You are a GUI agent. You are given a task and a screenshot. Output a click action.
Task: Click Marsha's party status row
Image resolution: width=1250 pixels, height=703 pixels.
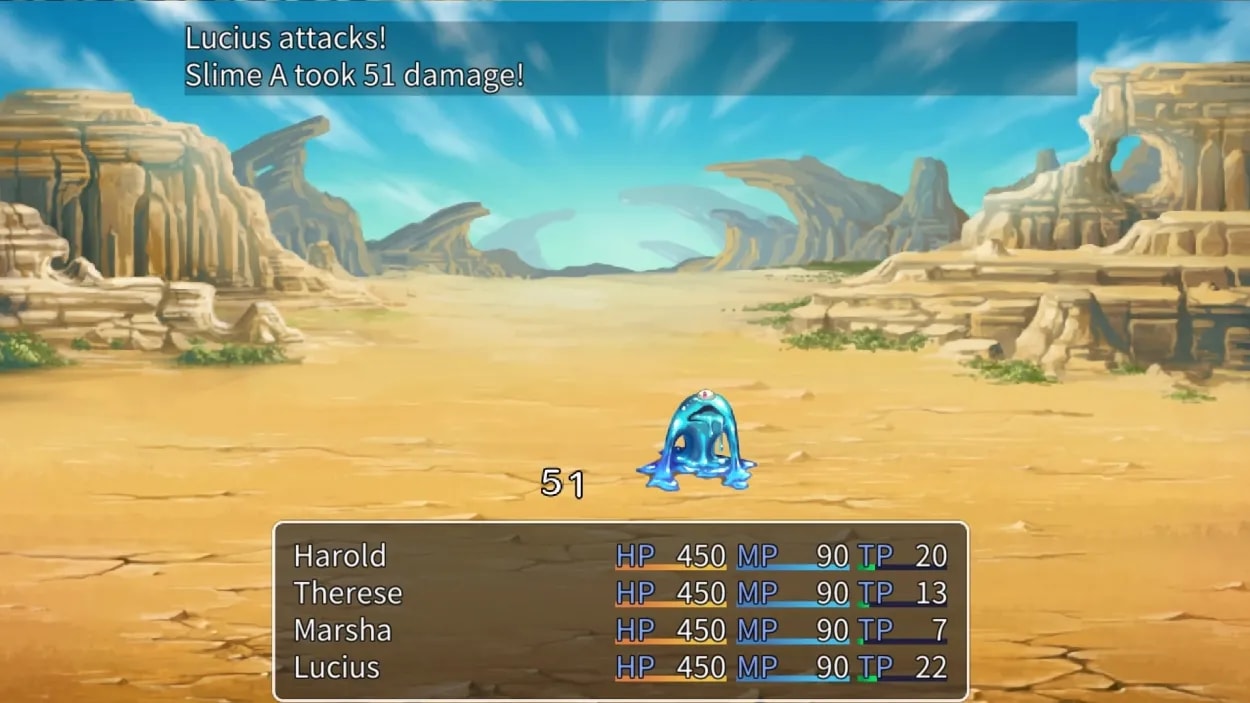(x=342, y=630)
